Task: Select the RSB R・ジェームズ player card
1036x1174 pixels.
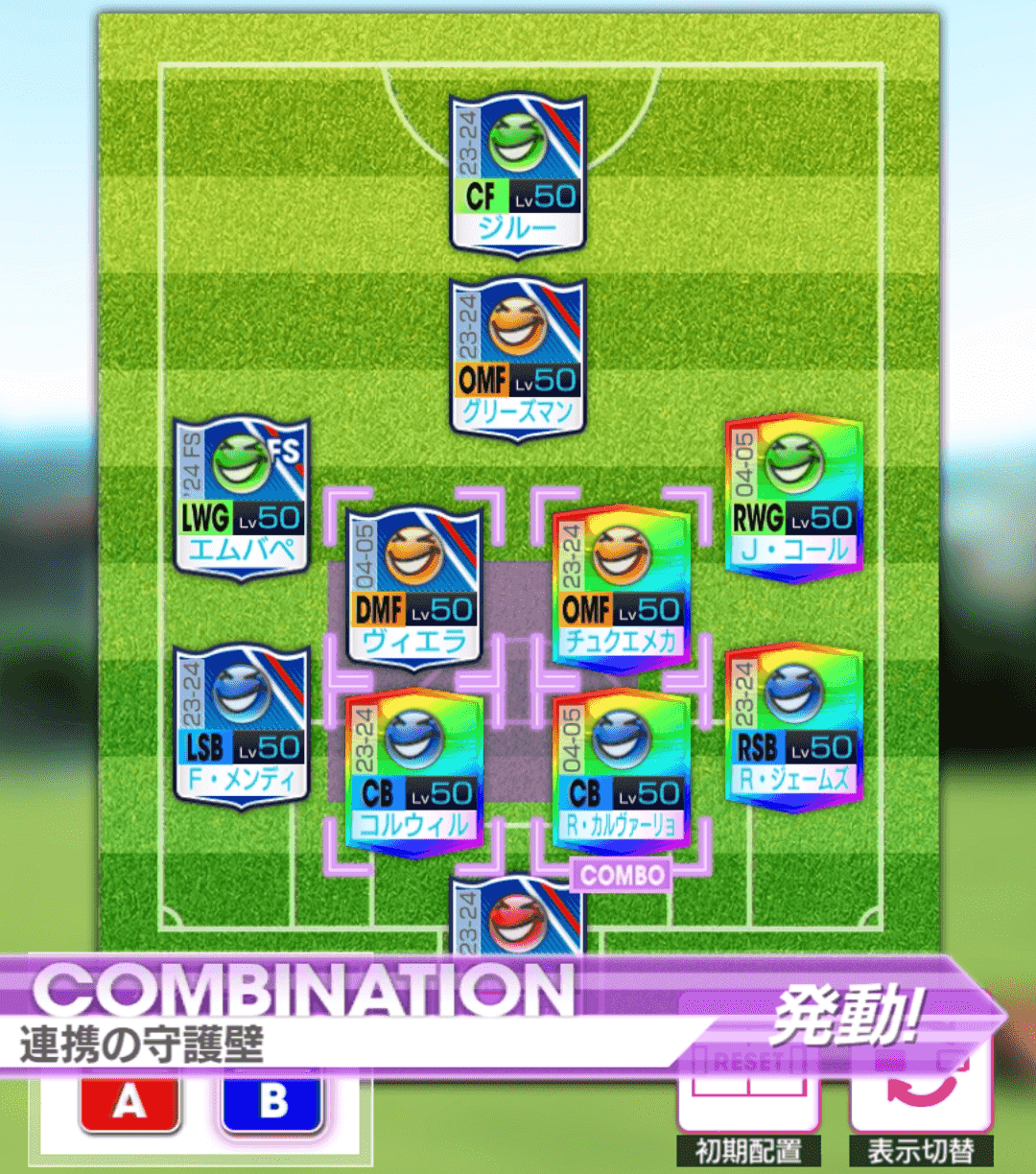Action: point(793,726)
